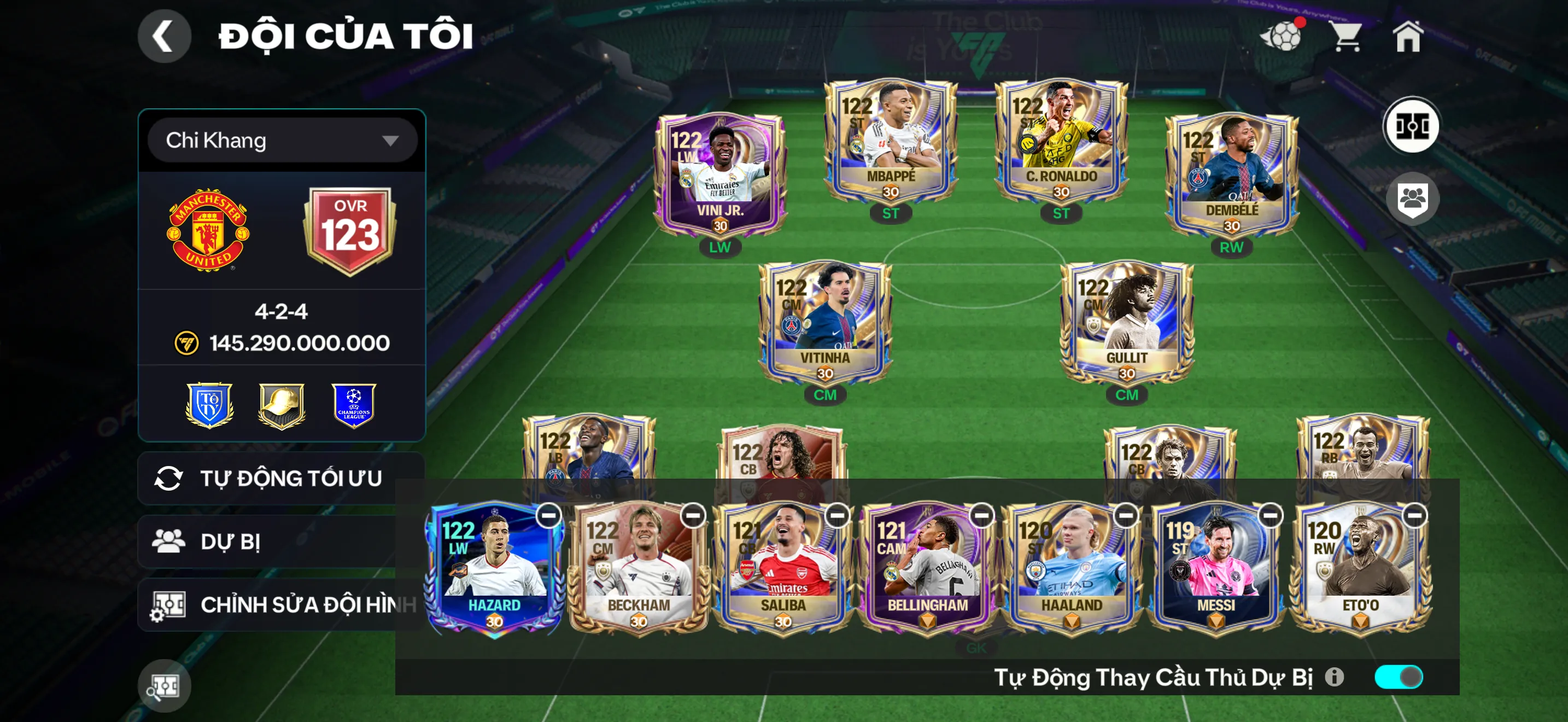This screenshot has width=1568, height=722.
Task: Open the formation pitch view icon
Action: 1412,127
